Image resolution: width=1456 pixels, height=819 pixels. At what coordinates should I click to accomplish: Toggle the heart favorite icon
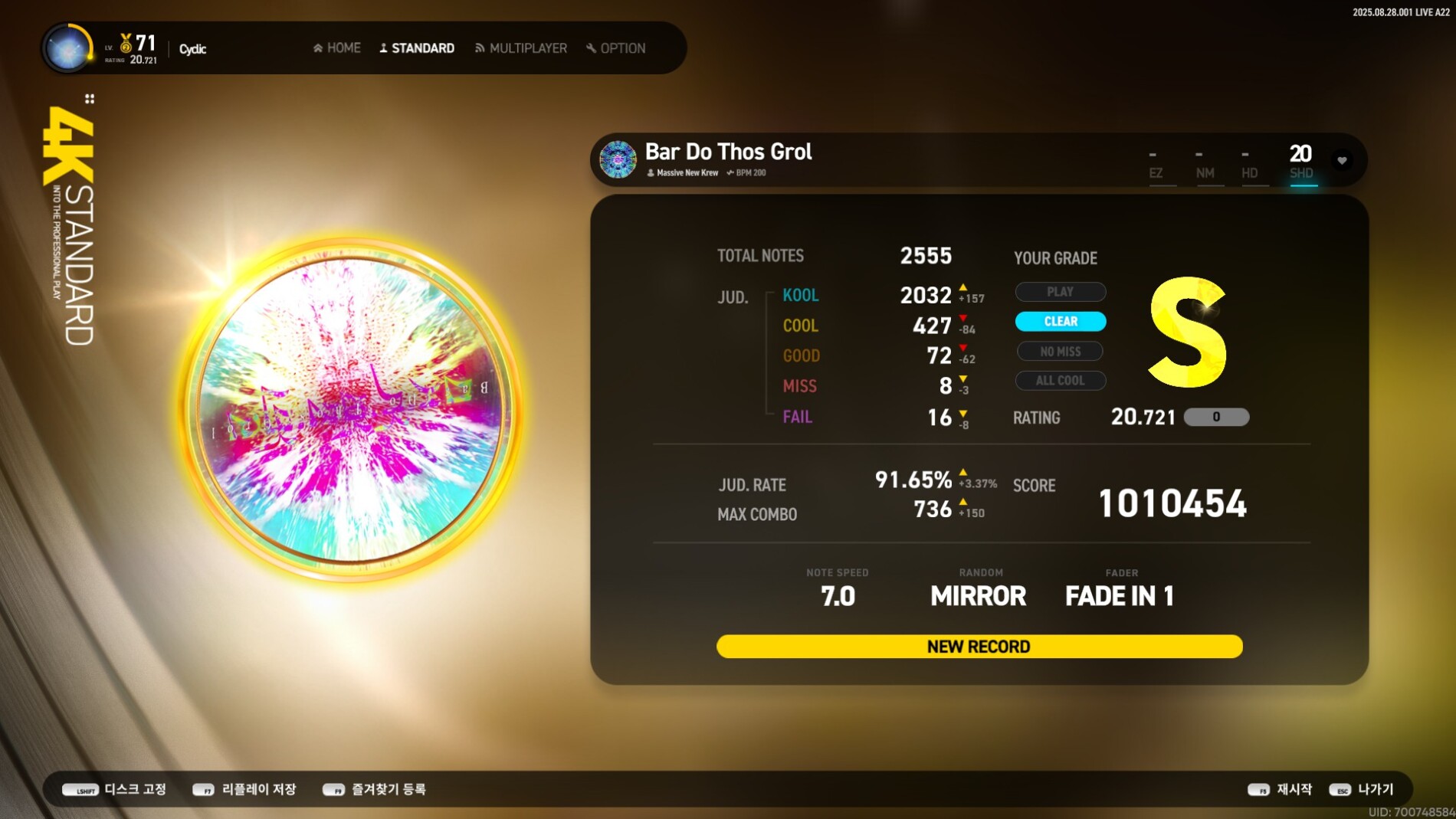point(1342,160)
